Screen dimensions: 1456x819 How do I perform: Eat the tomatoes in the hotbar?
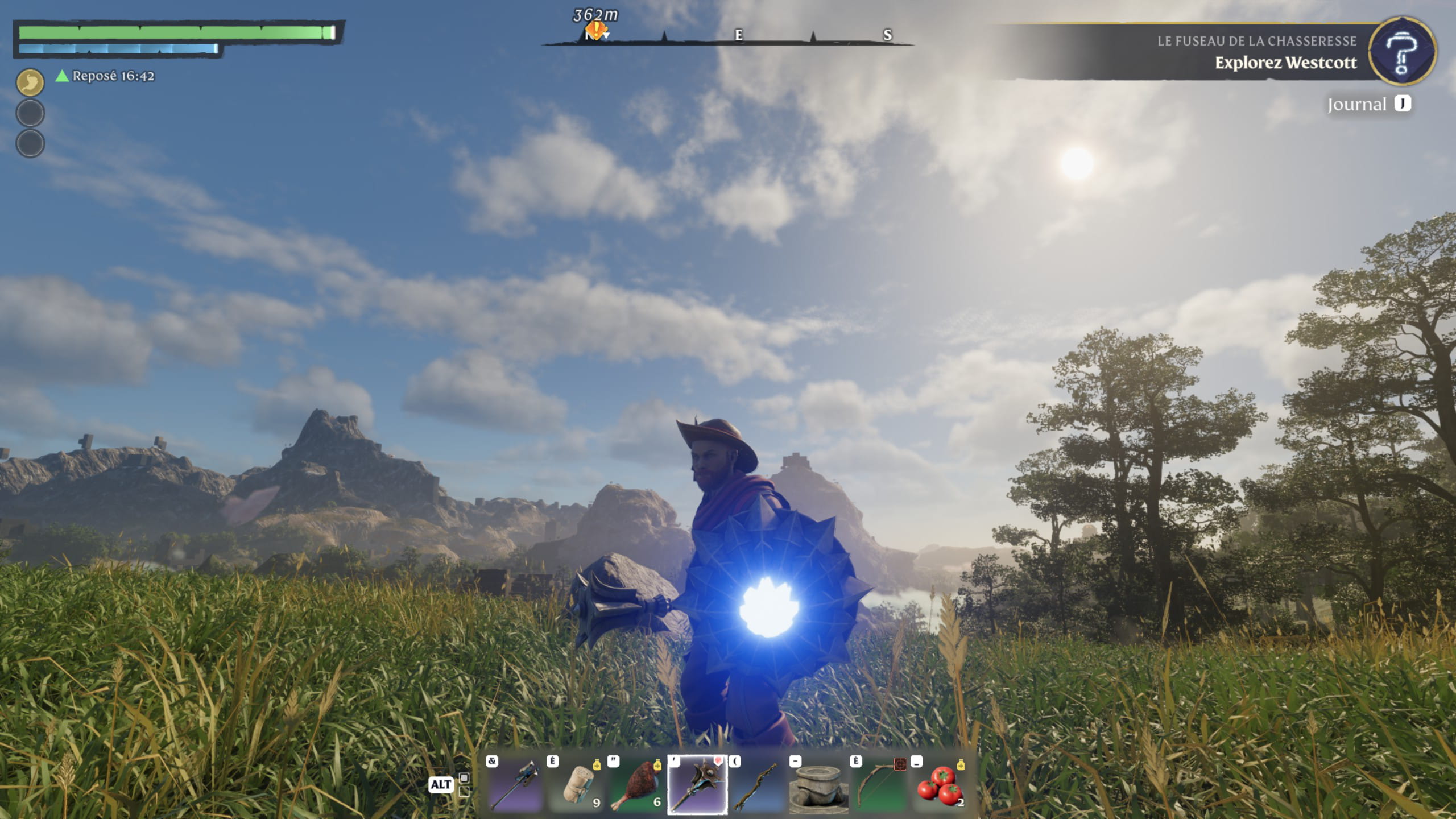tap(940, 785)
